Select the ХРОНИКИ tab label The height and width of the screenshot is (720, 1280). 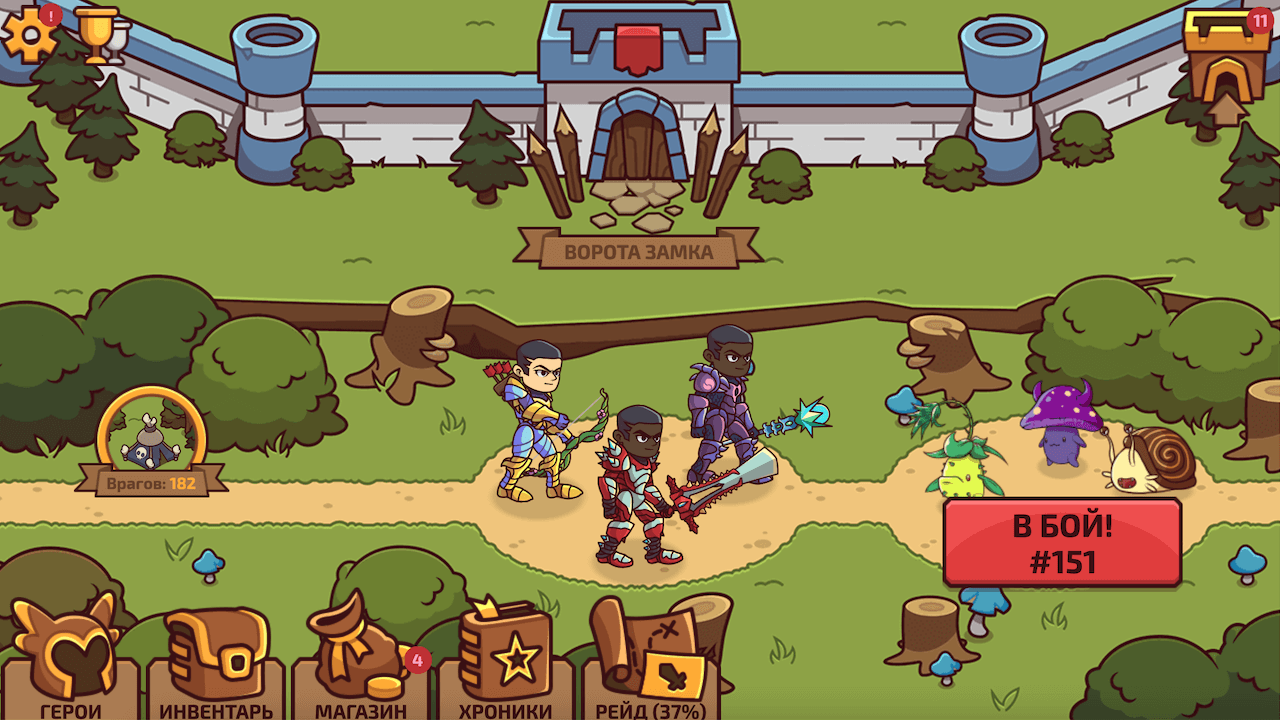click(504, 712)
